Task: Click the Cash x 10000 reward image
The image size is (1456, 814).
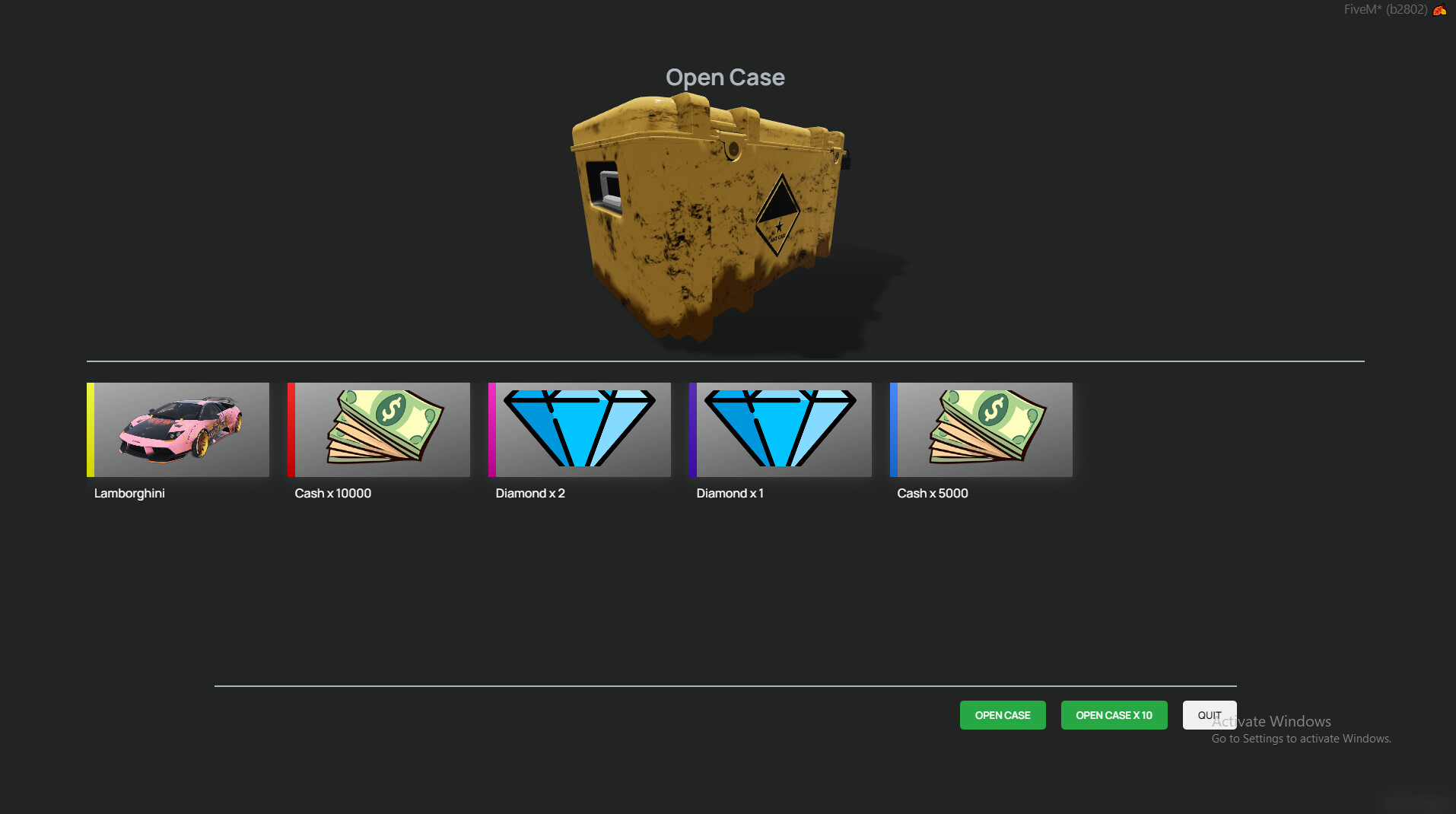Action: tap(378, 429)
